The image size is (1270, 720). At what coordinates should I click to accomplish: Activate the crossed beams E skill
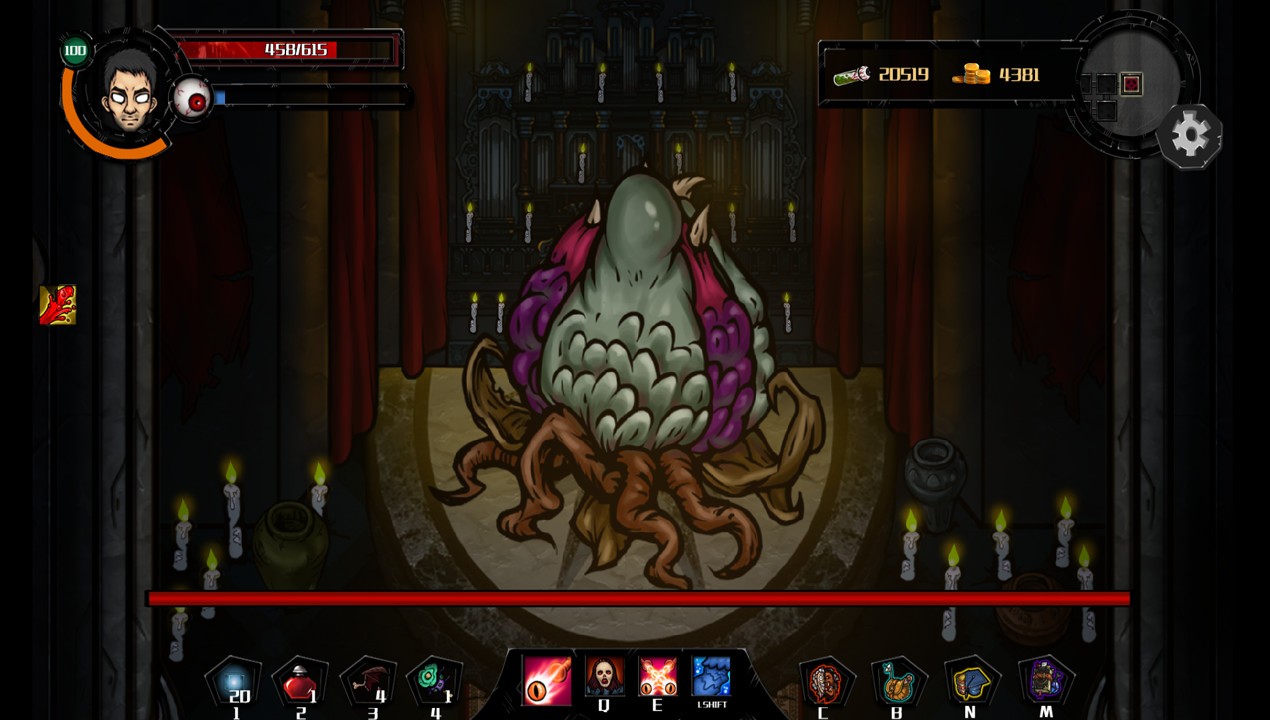pos(658,676)
